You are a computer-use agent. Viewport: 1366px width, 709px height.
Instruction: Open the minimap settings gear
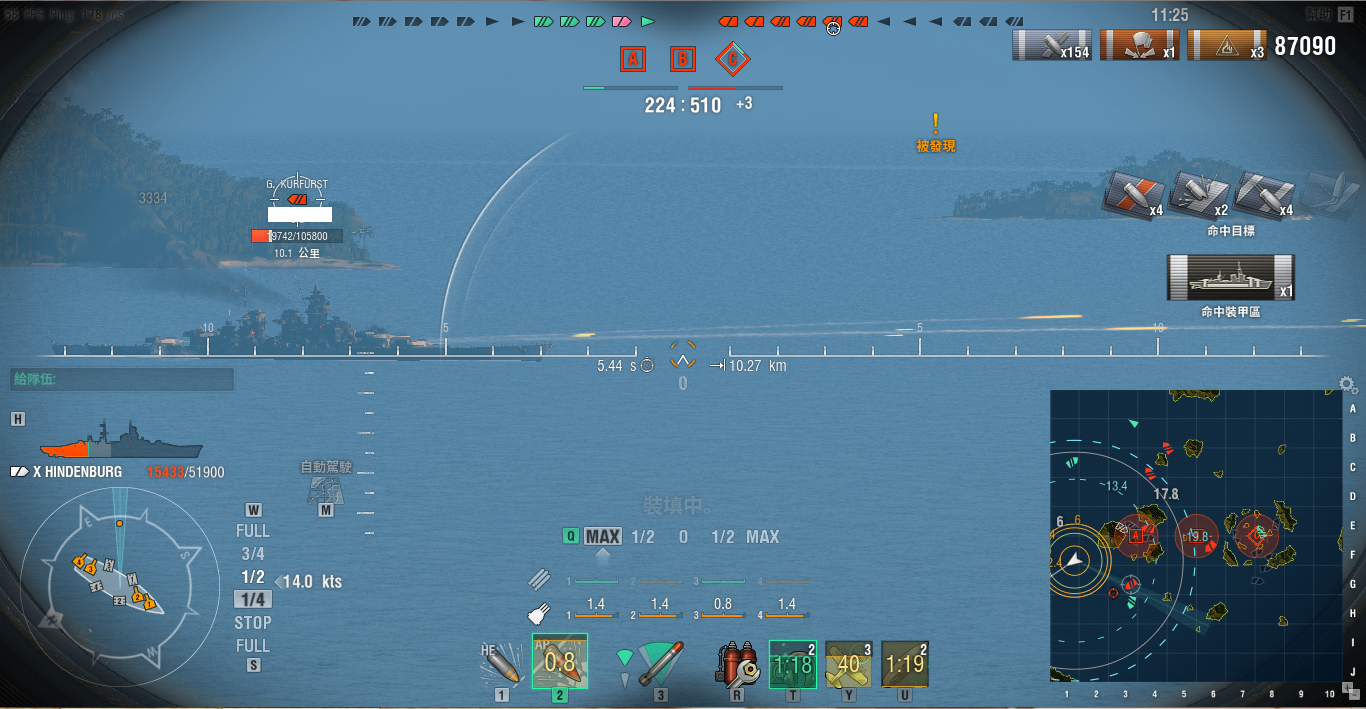1348,385
